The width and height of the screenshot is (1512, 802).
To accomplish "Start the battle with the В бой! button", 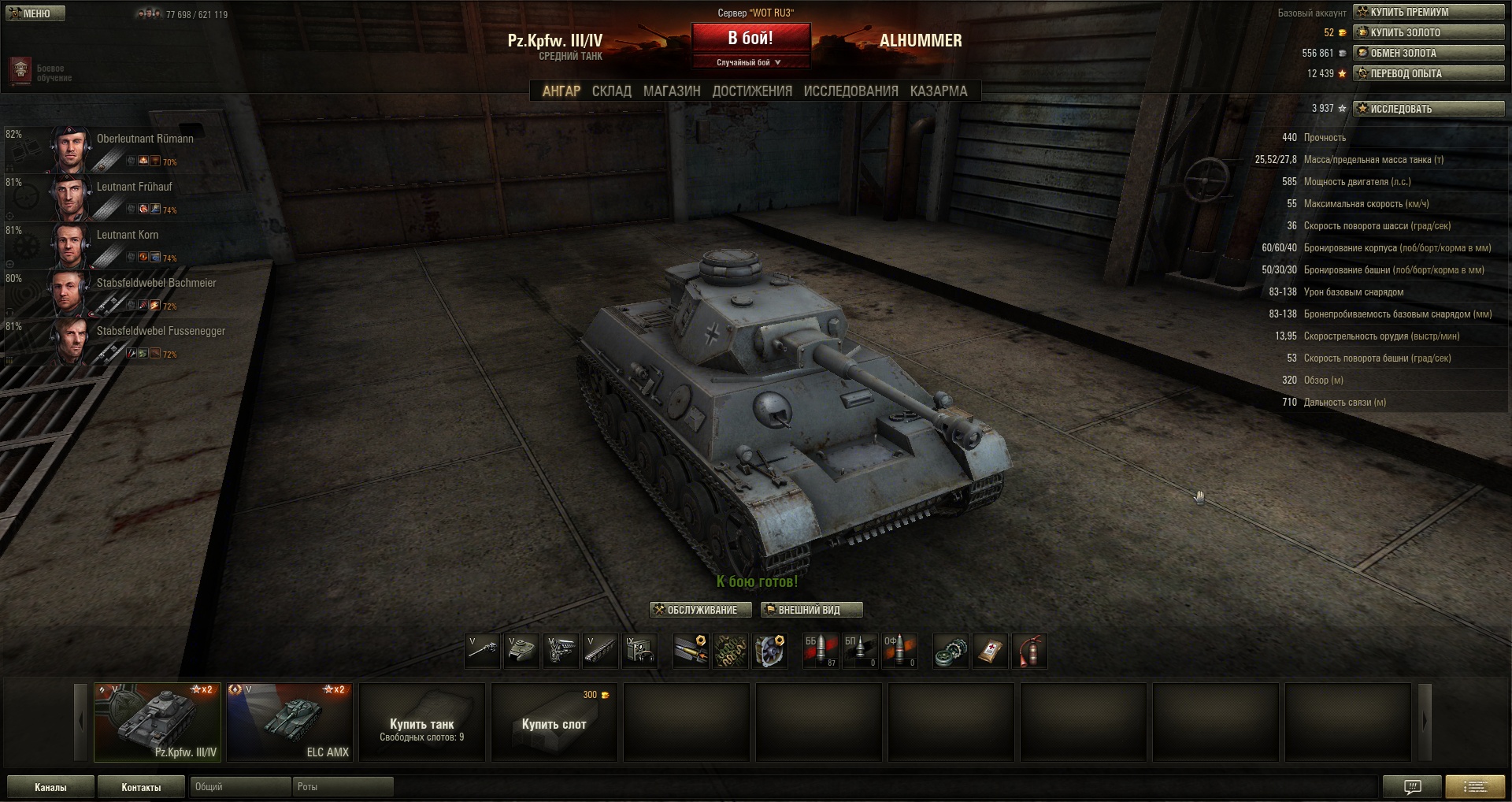I will 750,38.
